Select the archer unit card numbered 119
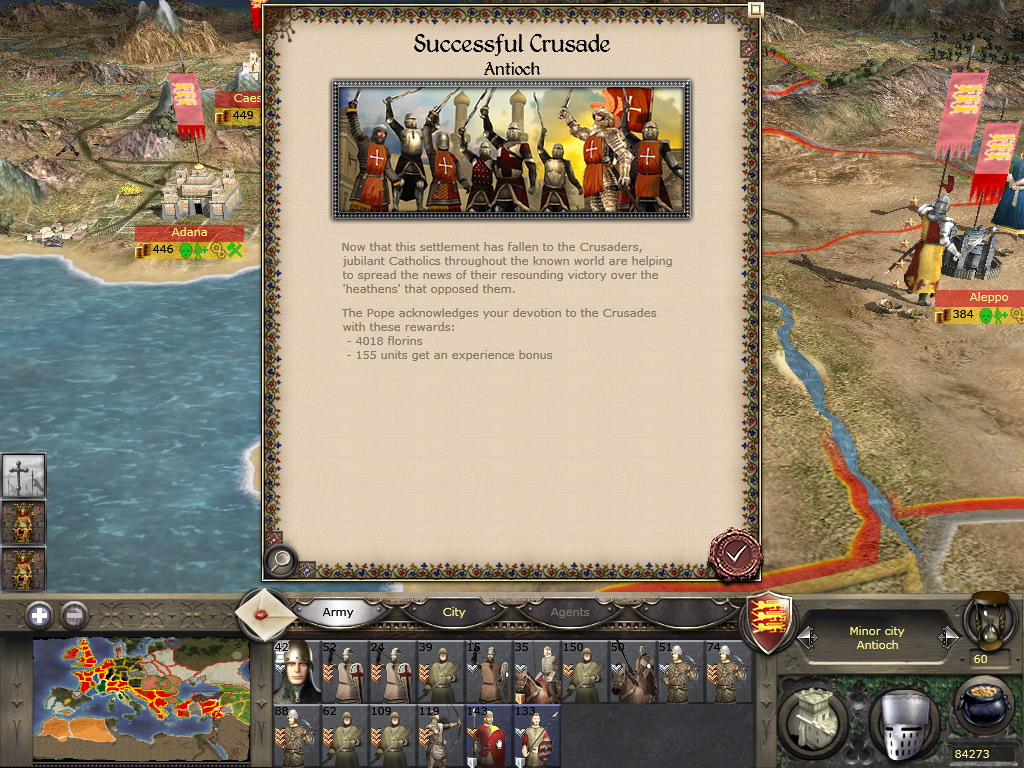Screen dimensions: 1024x768 [441, 736]
